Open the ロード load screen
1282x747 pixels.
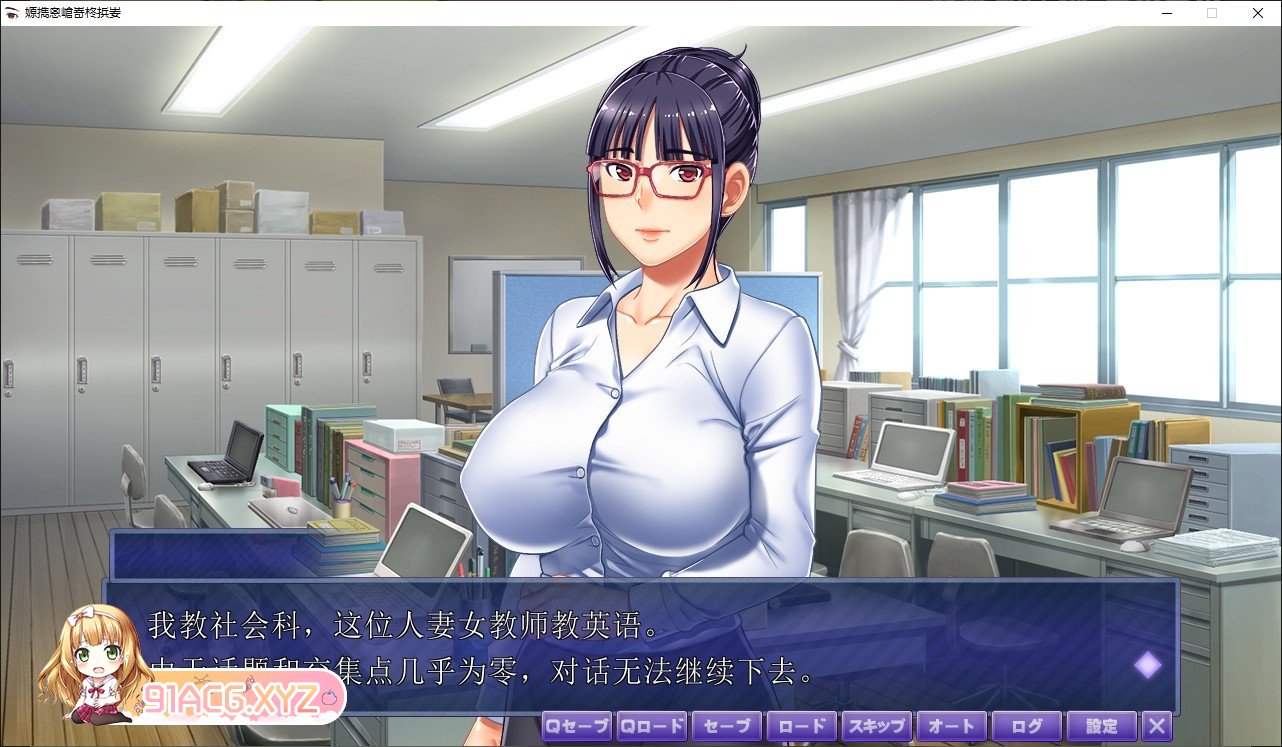801,726
